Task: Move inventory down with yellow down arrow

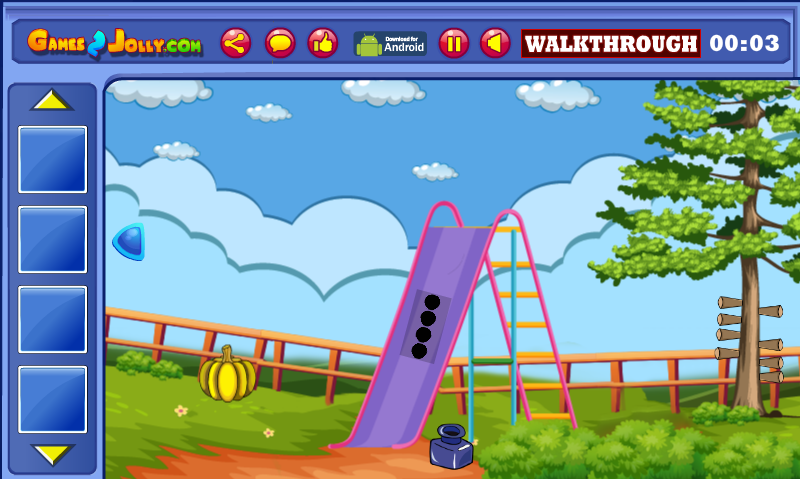Action: [x=52, y=454]
